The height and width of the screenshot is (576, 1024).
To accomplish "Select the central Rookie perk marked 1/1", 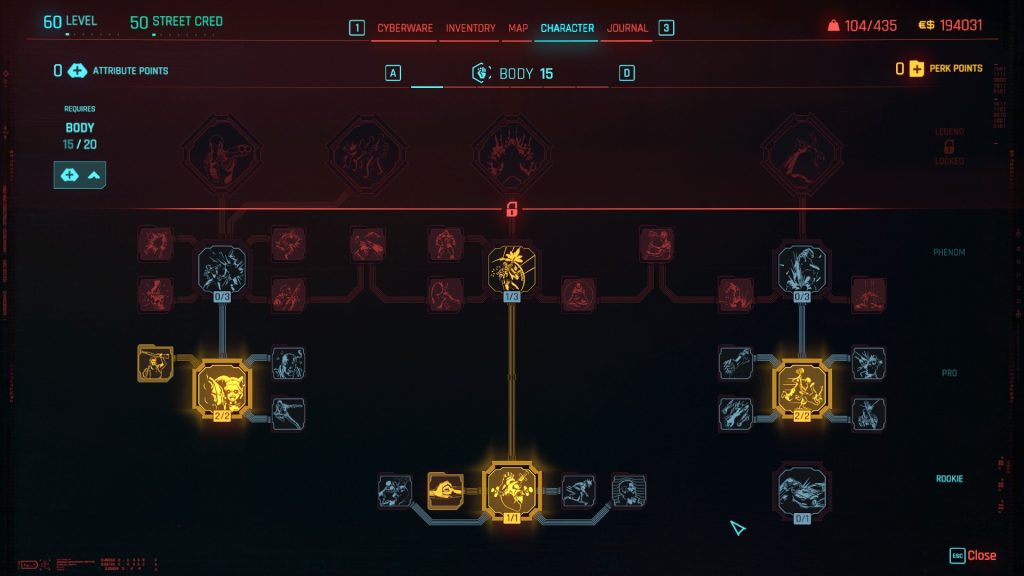I will (x=511, y=490).
